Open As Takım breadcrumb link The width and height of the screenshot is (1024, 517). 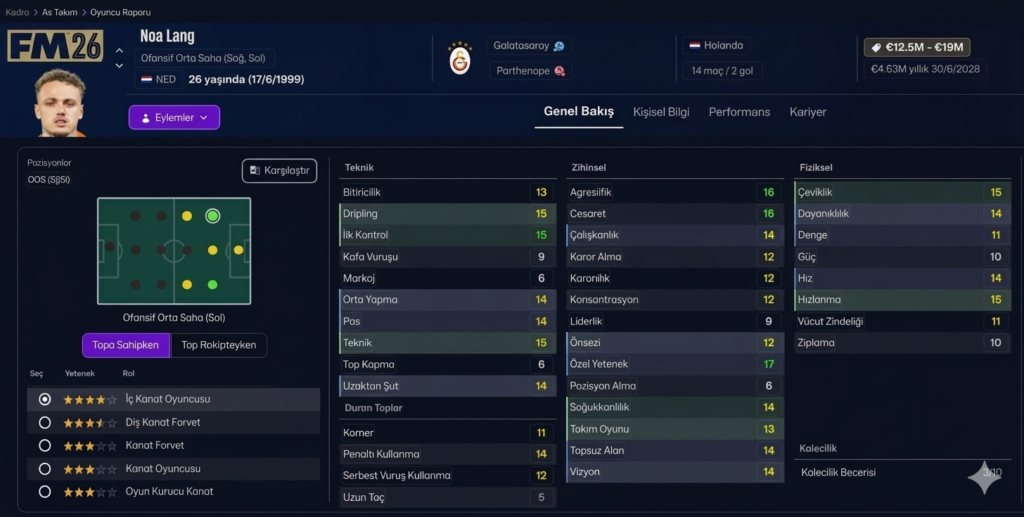[x=60, y=12]
